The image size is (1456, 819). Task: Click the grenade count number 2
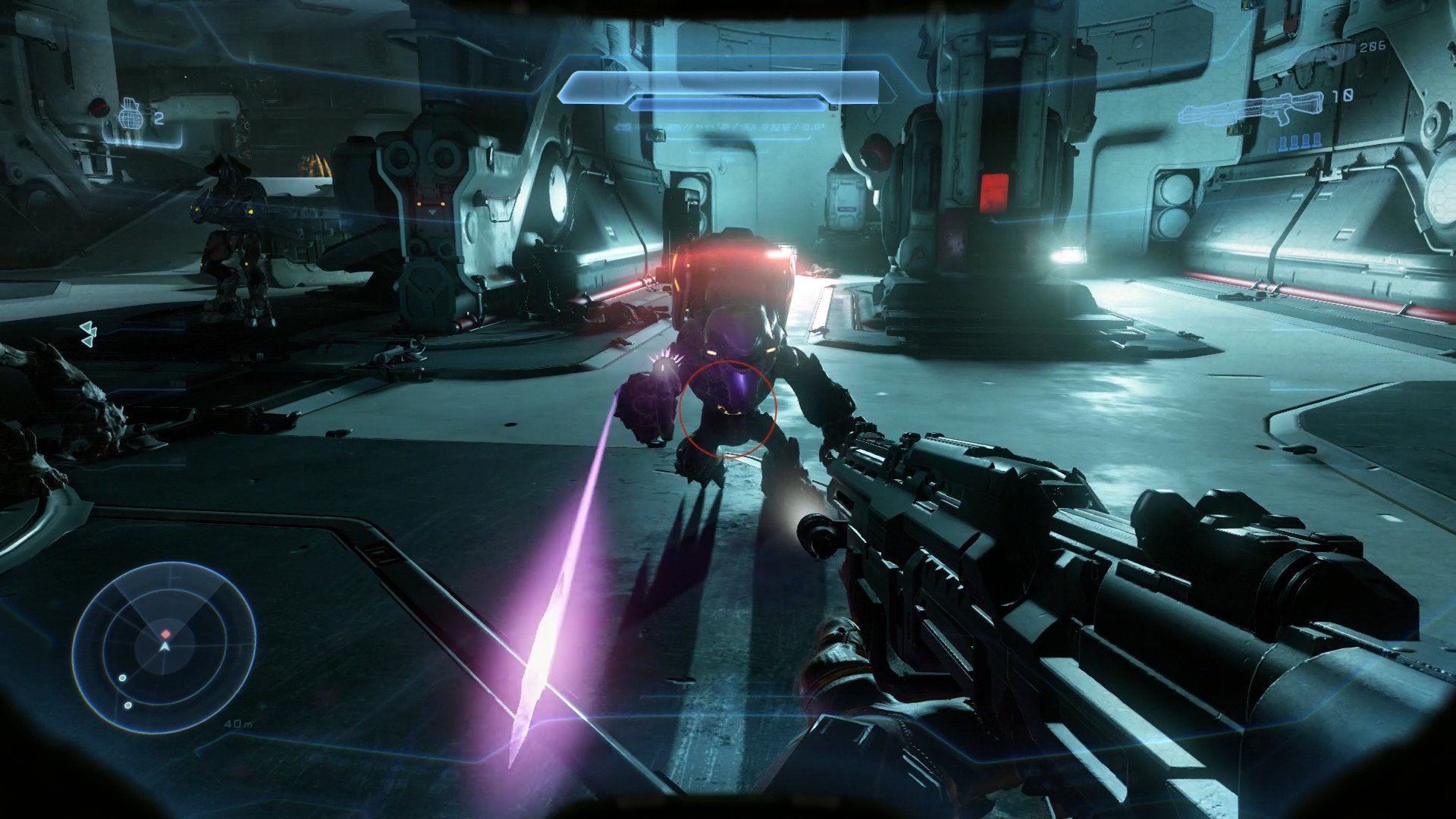(x=158, y=118)
